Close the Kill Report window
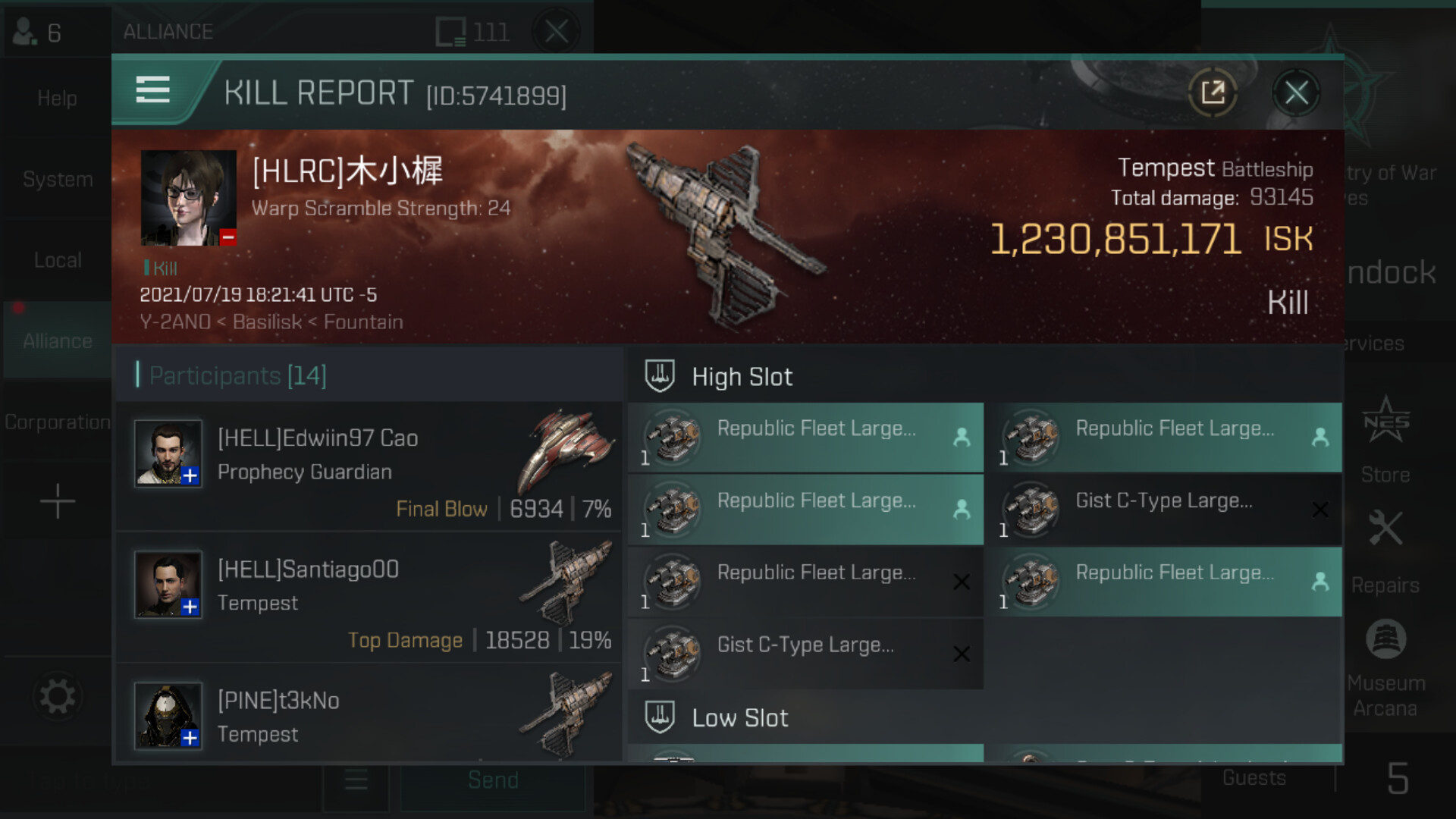This screenshot has height=819, width=1456. coord(1296,93)
